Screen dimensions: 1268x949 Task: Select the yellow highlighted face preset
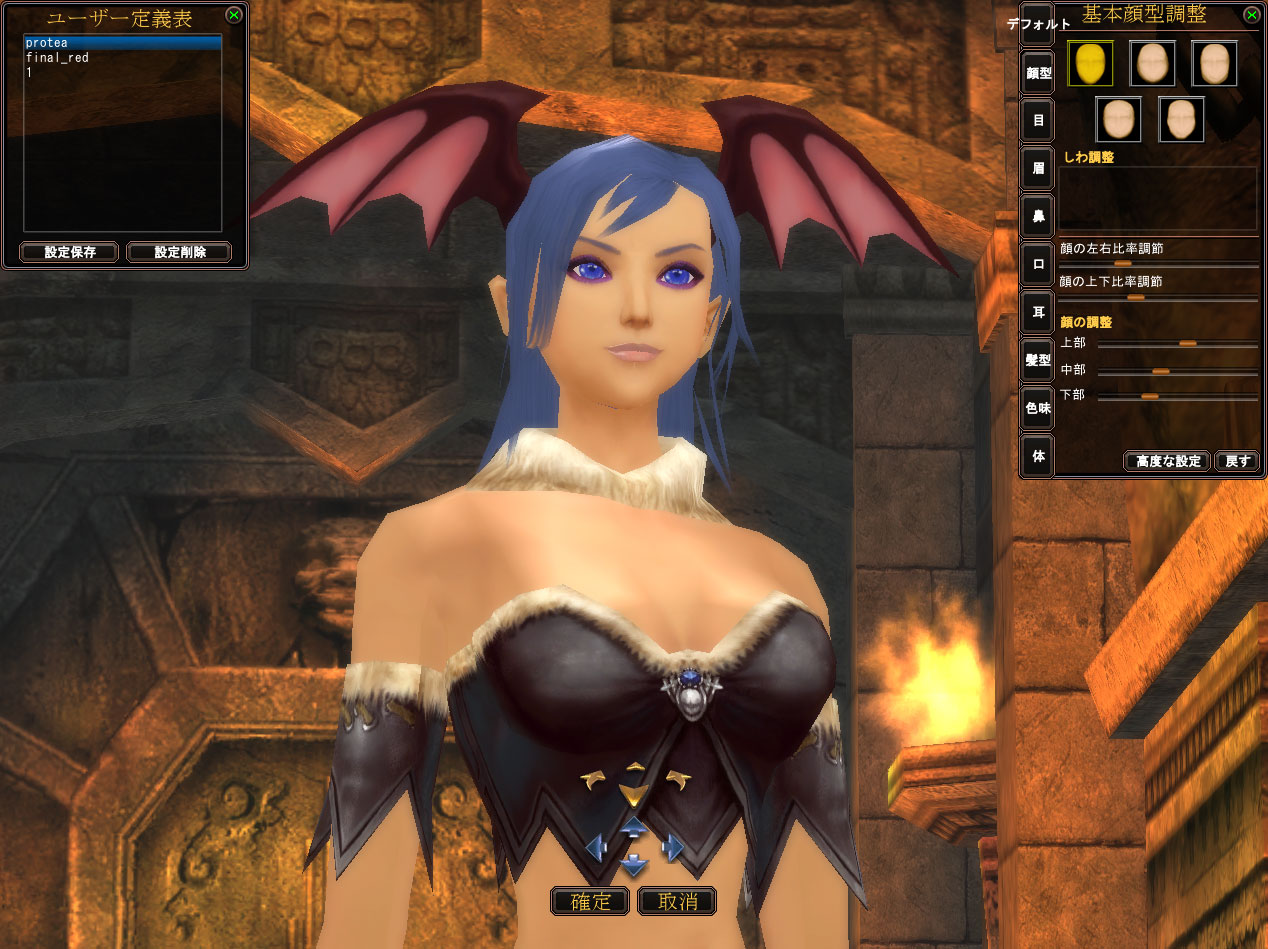[1090, 64]
